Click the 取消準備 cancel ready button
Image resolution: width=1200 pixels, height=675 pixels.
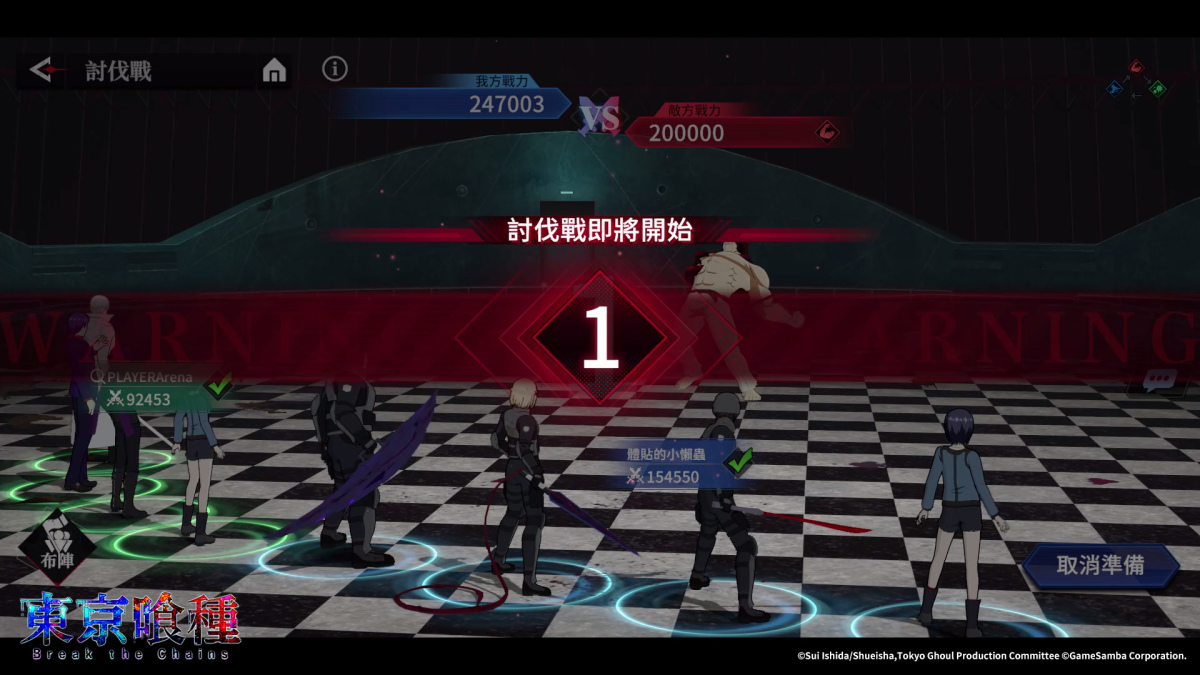coord(1100,565)
